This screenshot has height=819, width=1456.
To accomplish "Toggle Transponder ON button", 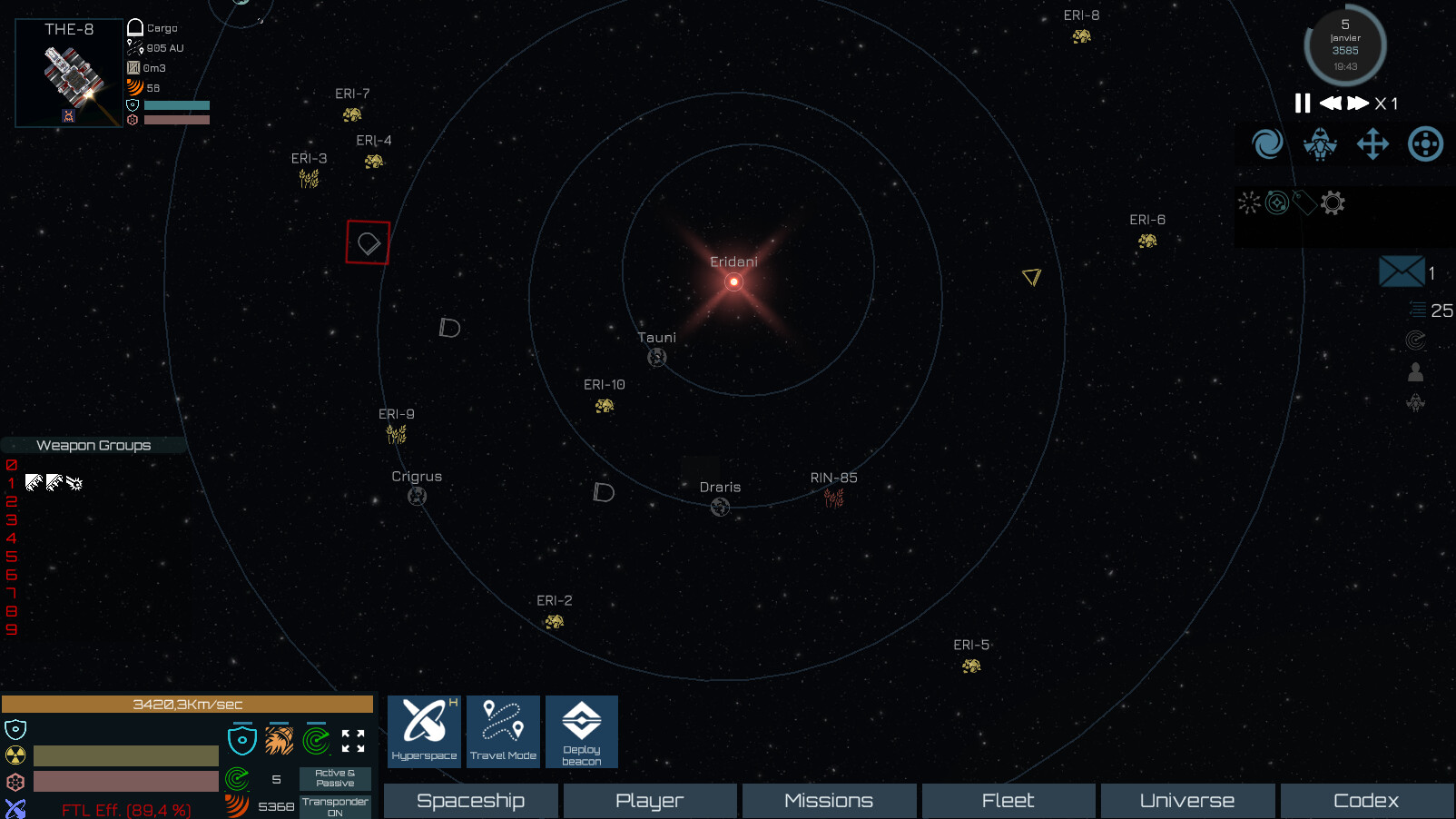I will [334, 807].
